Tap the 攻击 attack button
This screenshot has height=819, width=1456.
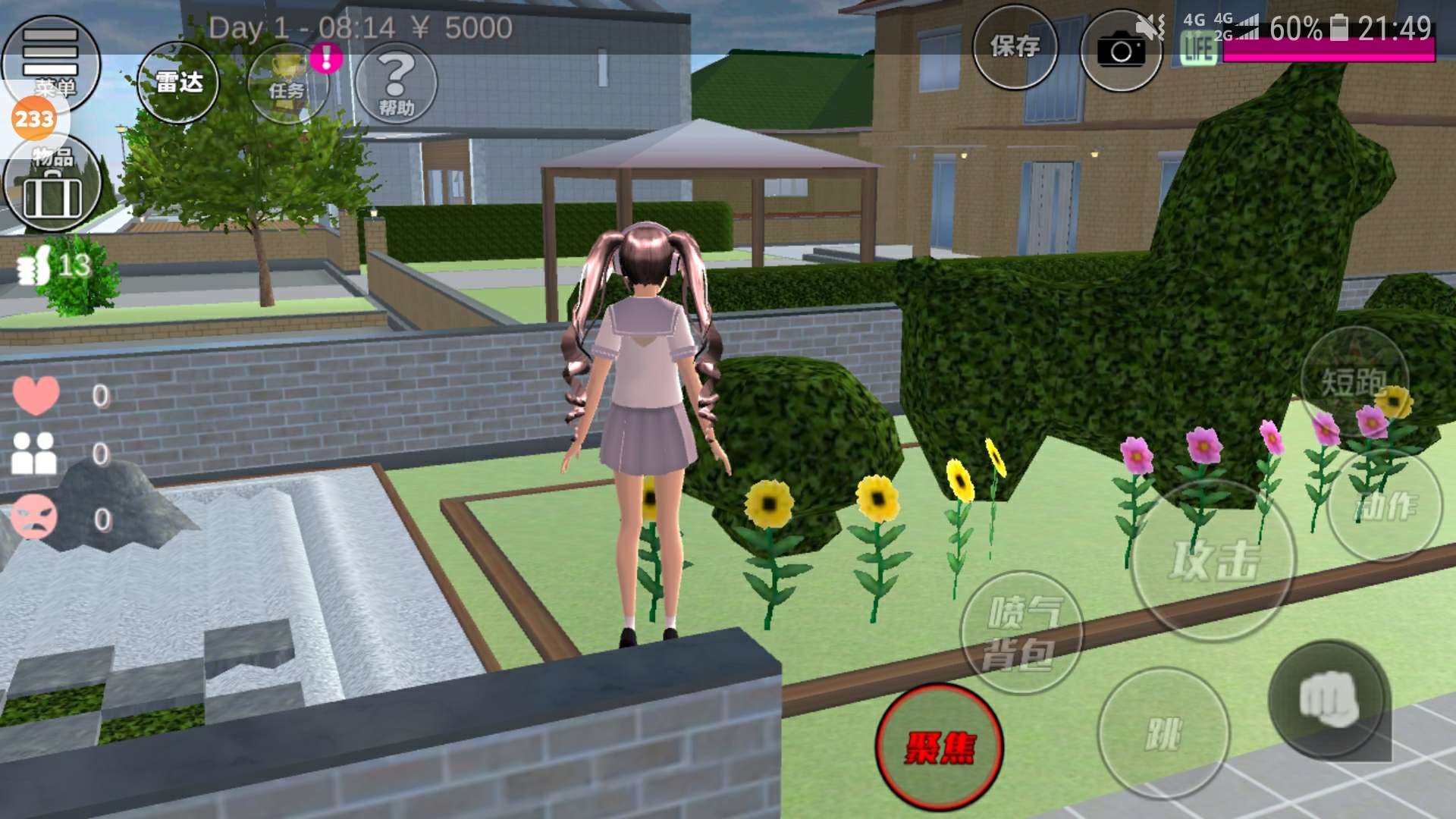1213,561
